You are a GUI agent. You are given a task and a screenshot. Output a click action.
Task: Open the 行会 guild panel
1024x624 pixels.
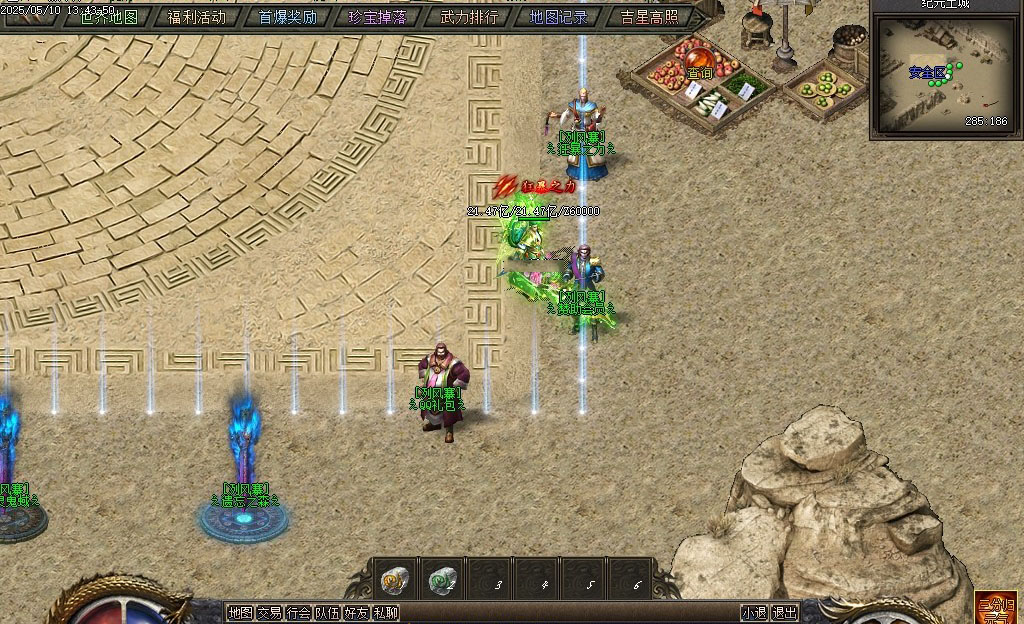pyautogui.click(x=298, y=613)
